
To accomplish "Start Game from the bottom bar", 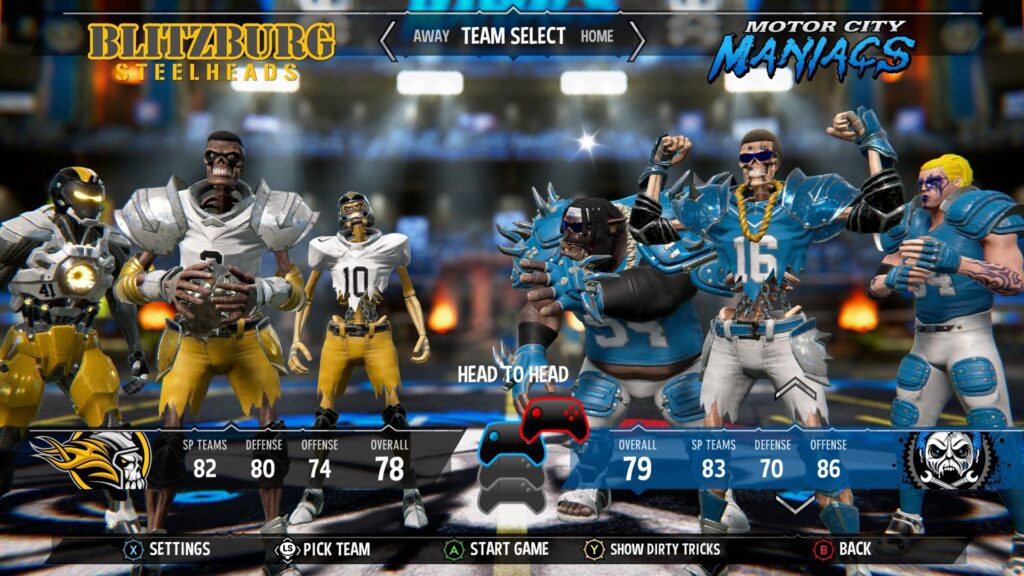I will (x=497, y=549).
